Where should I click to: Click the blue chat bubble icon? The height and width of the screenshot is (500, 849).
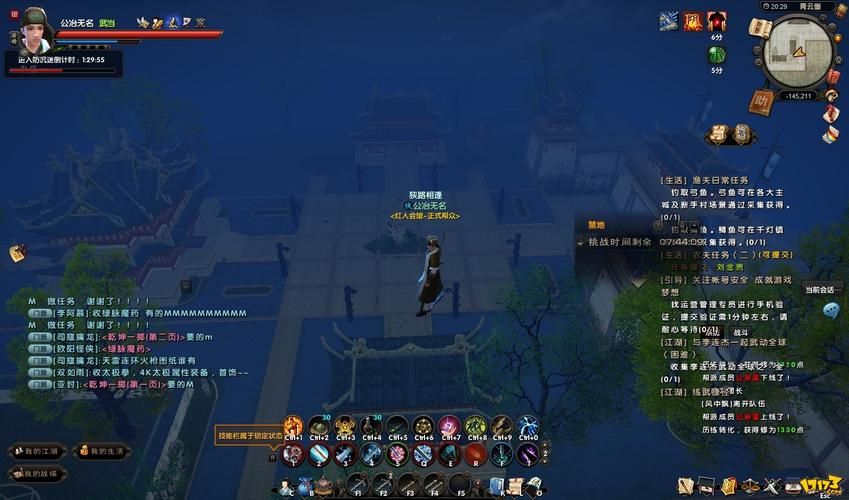point(830,310)
